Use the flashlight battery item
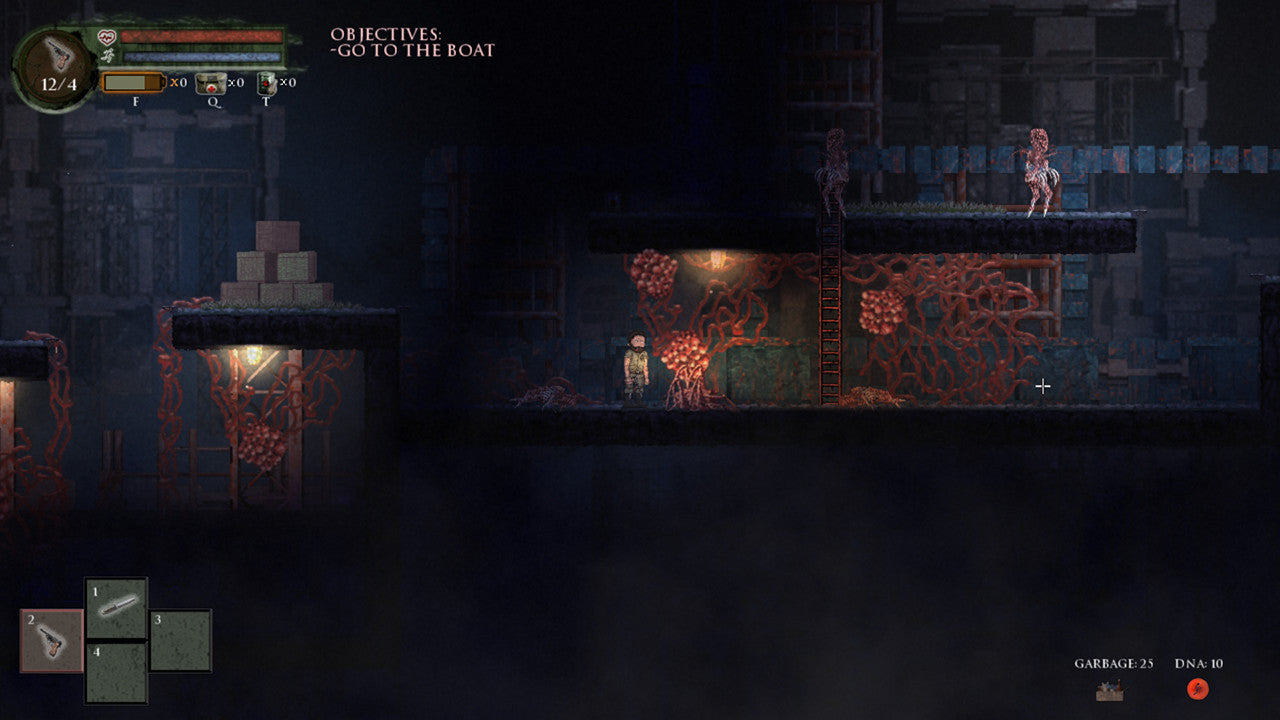 [x=133, y=82]
